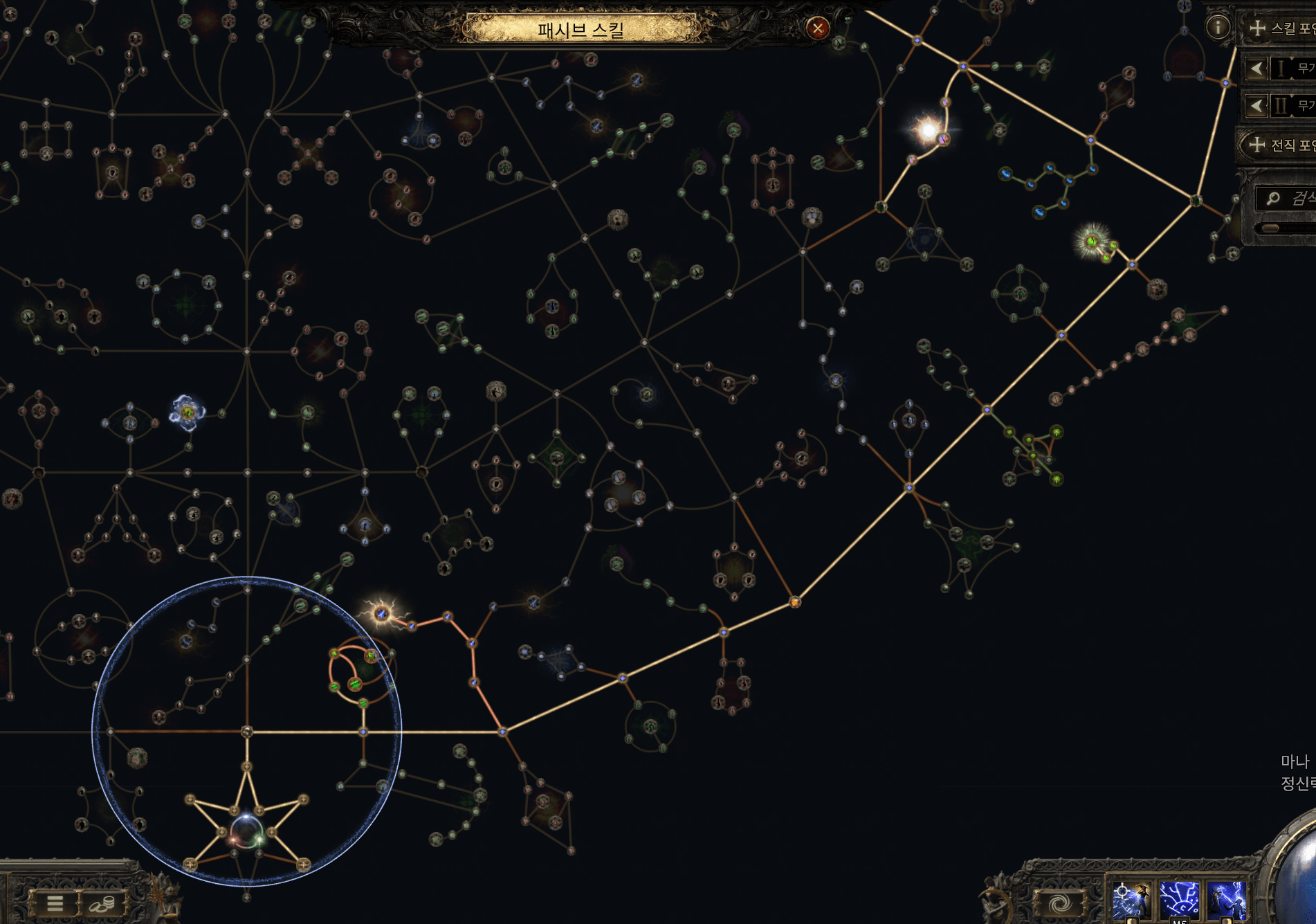Select the bright white glowing passive node
Image resolution: width=1316 pixels, height=924 pixels.
tap(927, 130)
